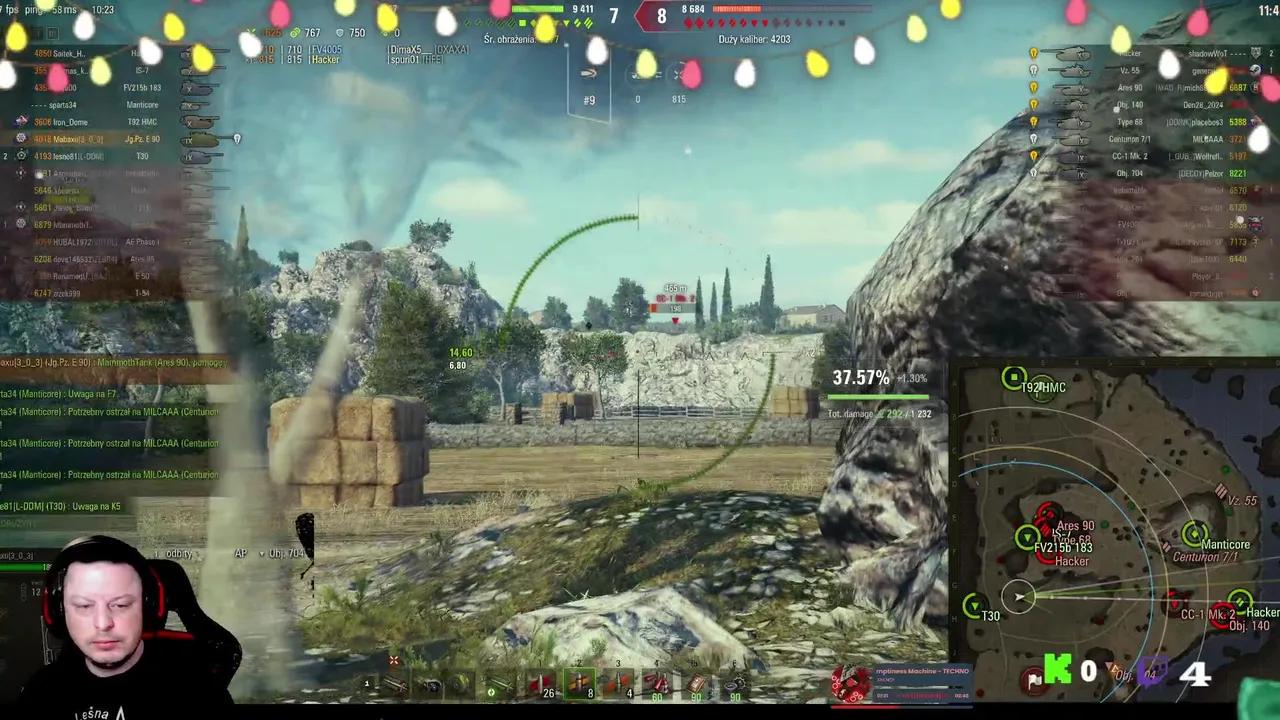The image size is (1280, 720).
Task: Click the T30 spotting arrow on the minimap
Action: tap(973, 605)
